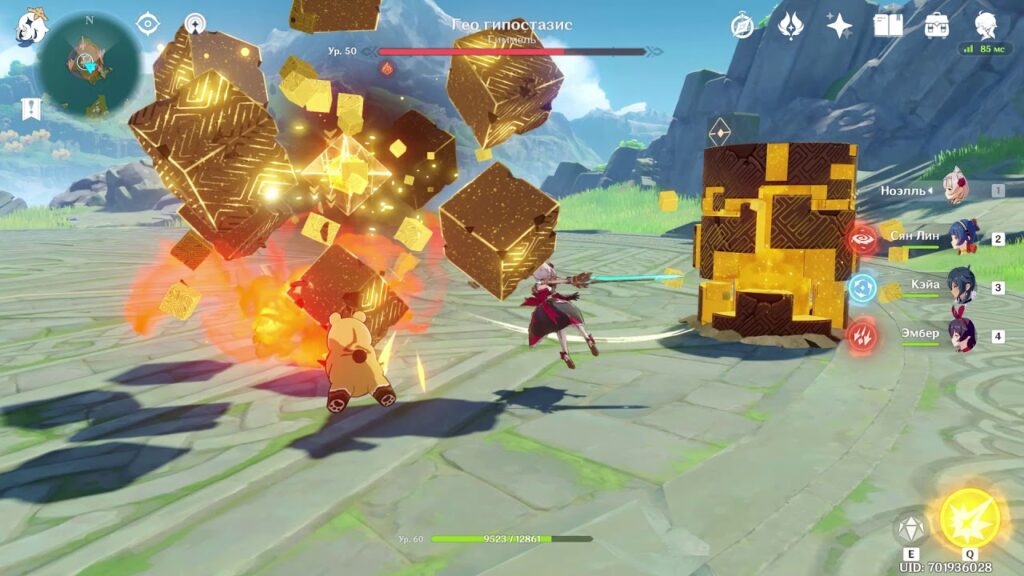Switch to party member Эмбер

point(962,335)
